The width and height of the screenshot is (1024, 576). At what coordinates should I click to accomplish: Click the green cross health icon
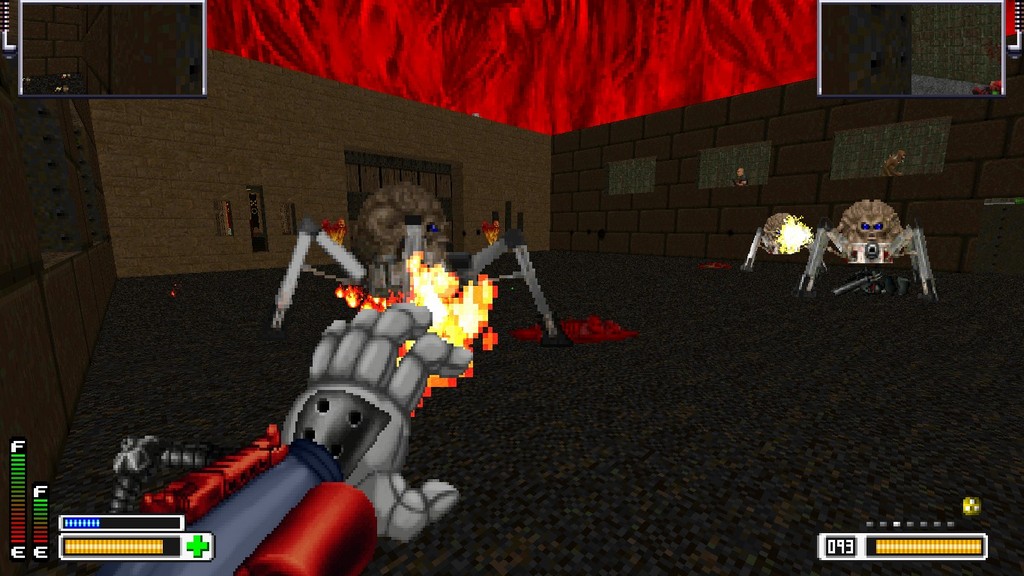click(198, 547)
